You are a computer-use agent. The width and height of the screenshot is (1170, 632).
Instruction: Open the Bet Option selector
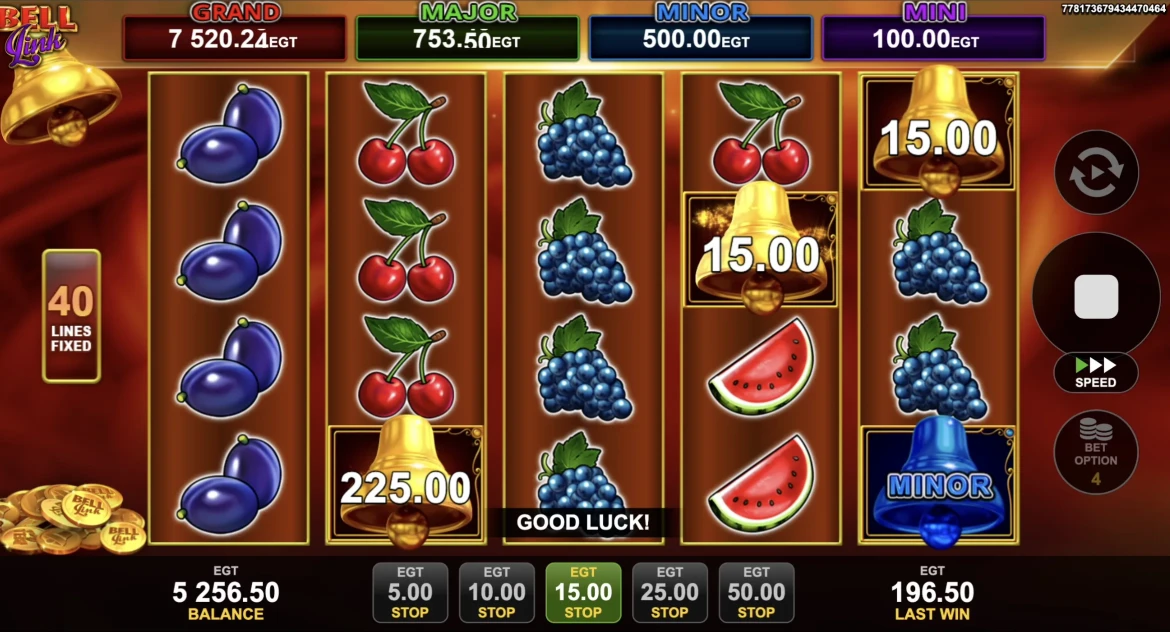1095,452
